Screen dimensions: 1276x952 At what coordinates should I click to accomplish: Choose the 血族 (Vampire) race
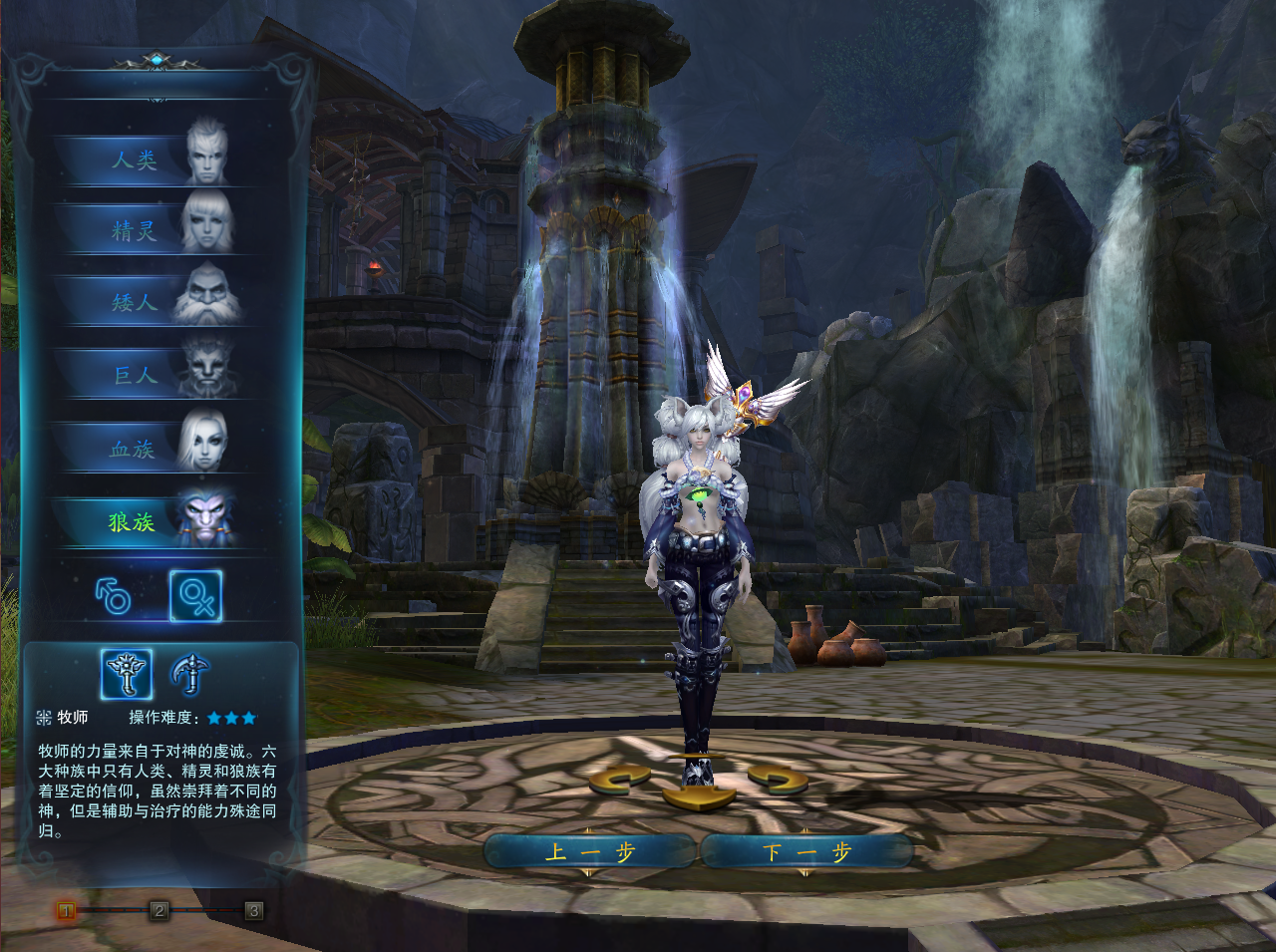(150, 449)
